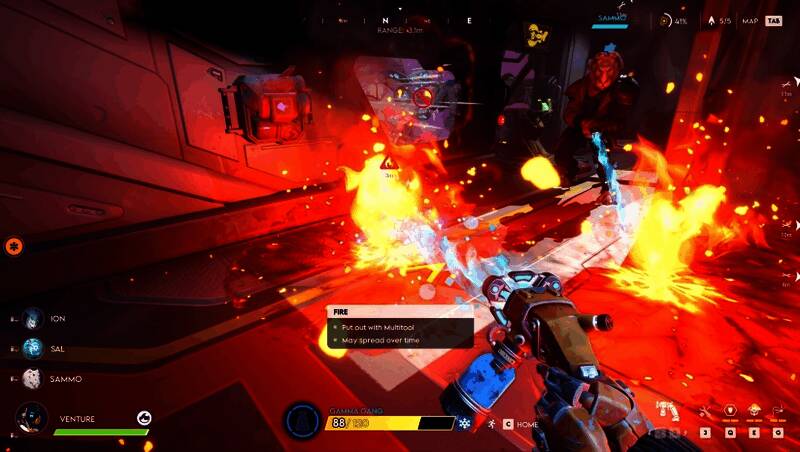Click the running figure HOME icon
Image resolution: width=800 pixels, height=452 pixels.
(x=492, y=424)
